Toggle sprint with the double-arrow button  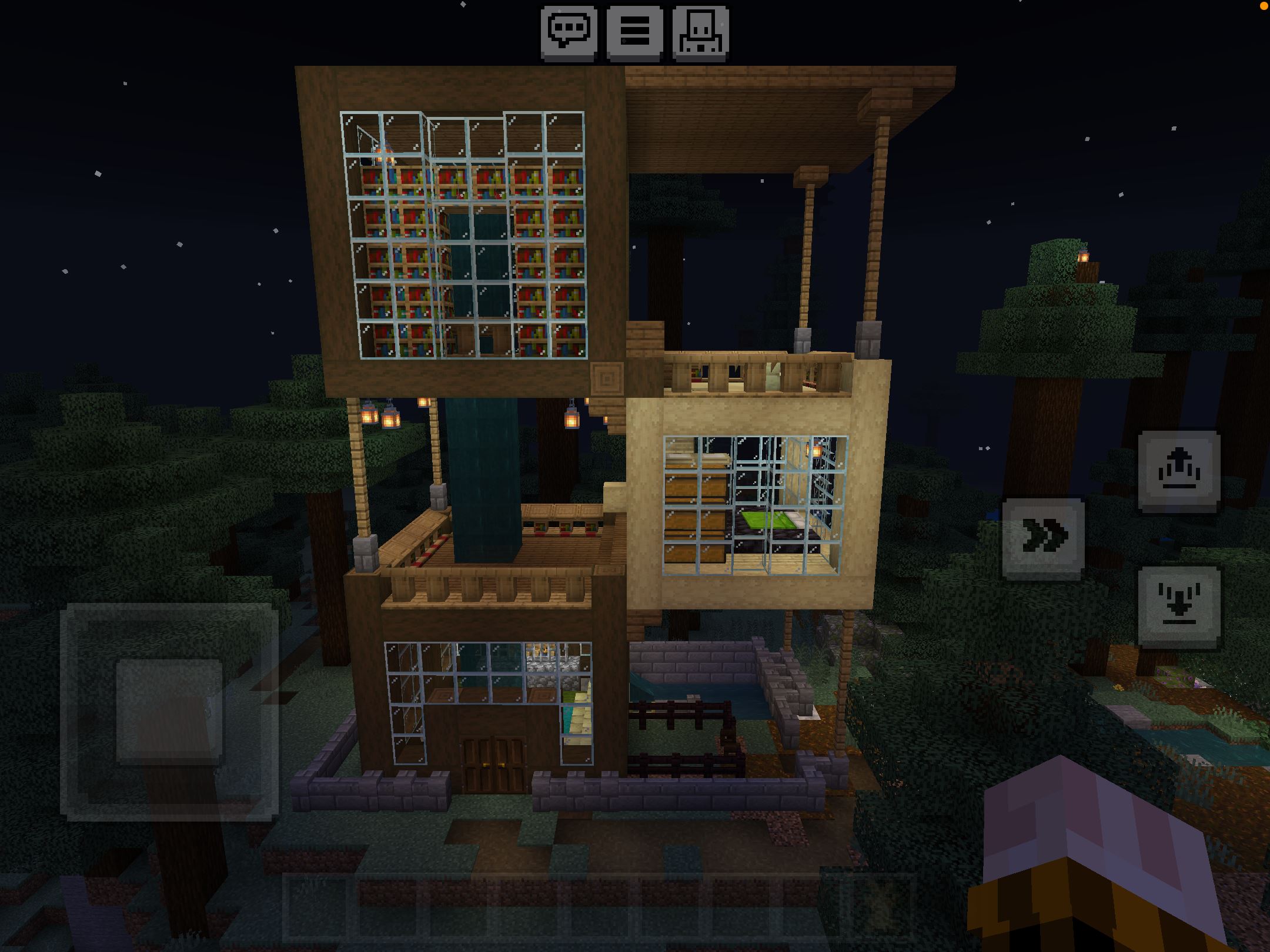pyautogui.click(x=1043, y=538)
